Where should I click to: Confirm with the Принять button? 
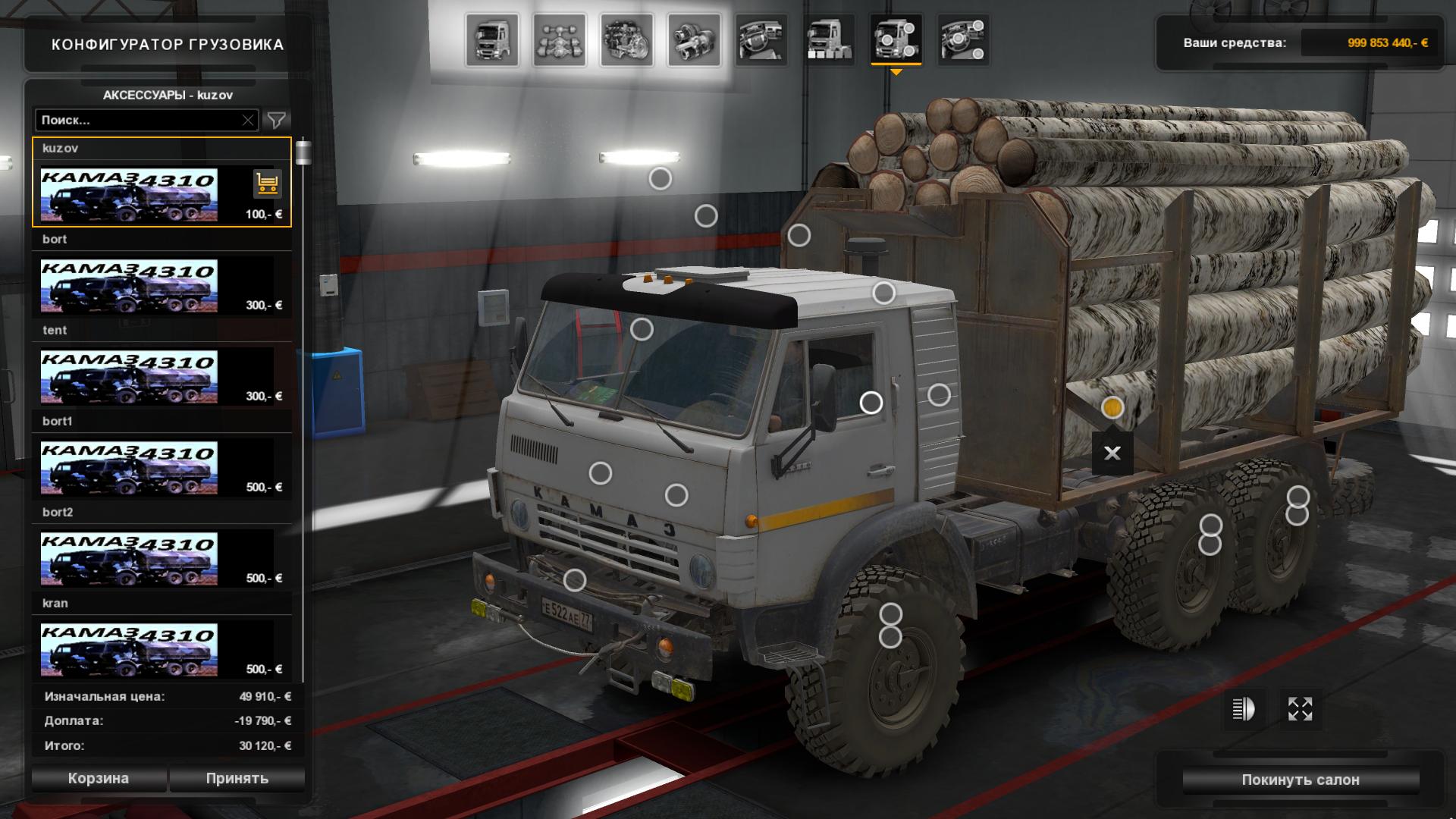pyautogui.click(x=237, y=778)
